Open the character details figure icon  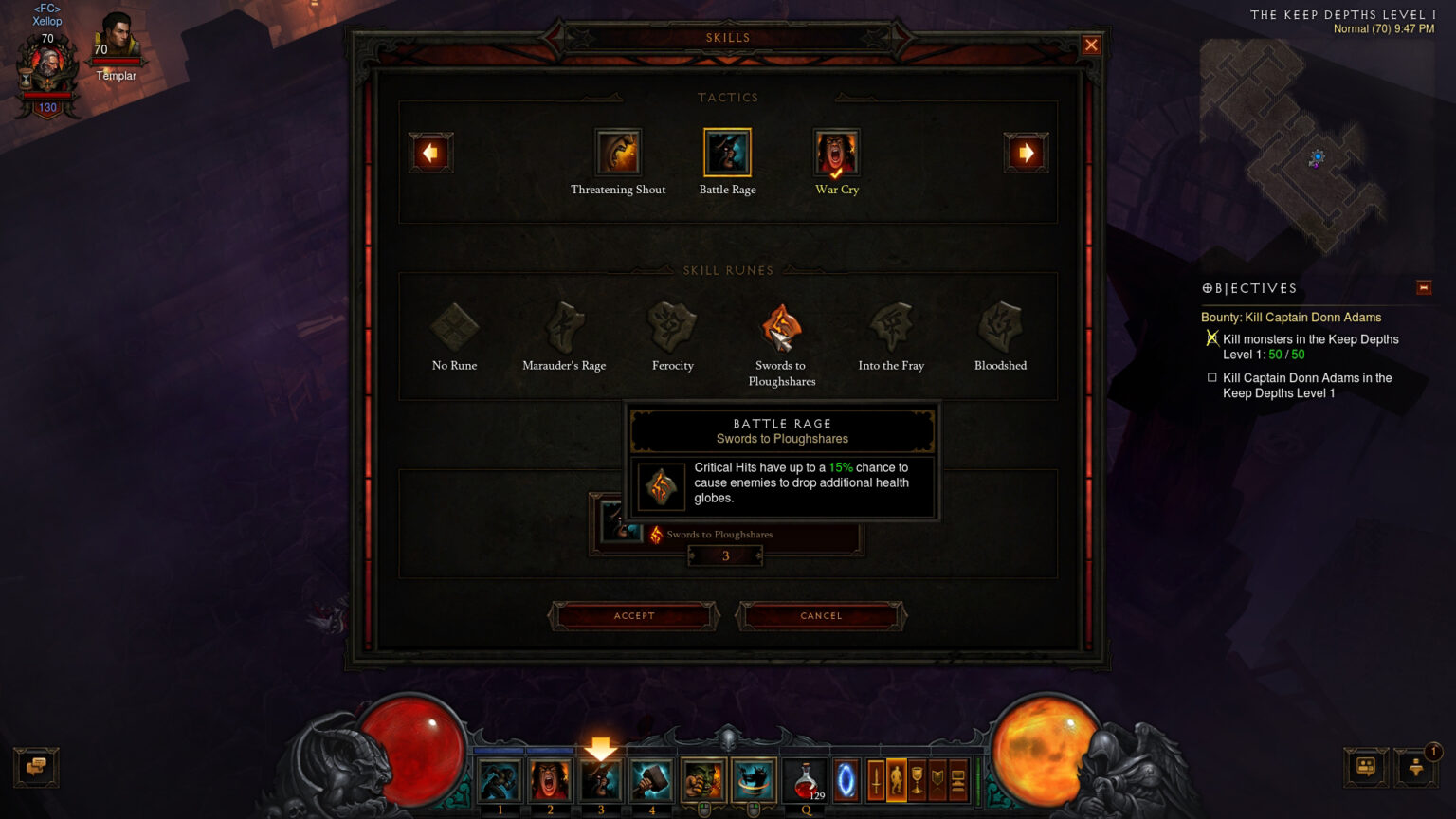[x=895, y=779]
